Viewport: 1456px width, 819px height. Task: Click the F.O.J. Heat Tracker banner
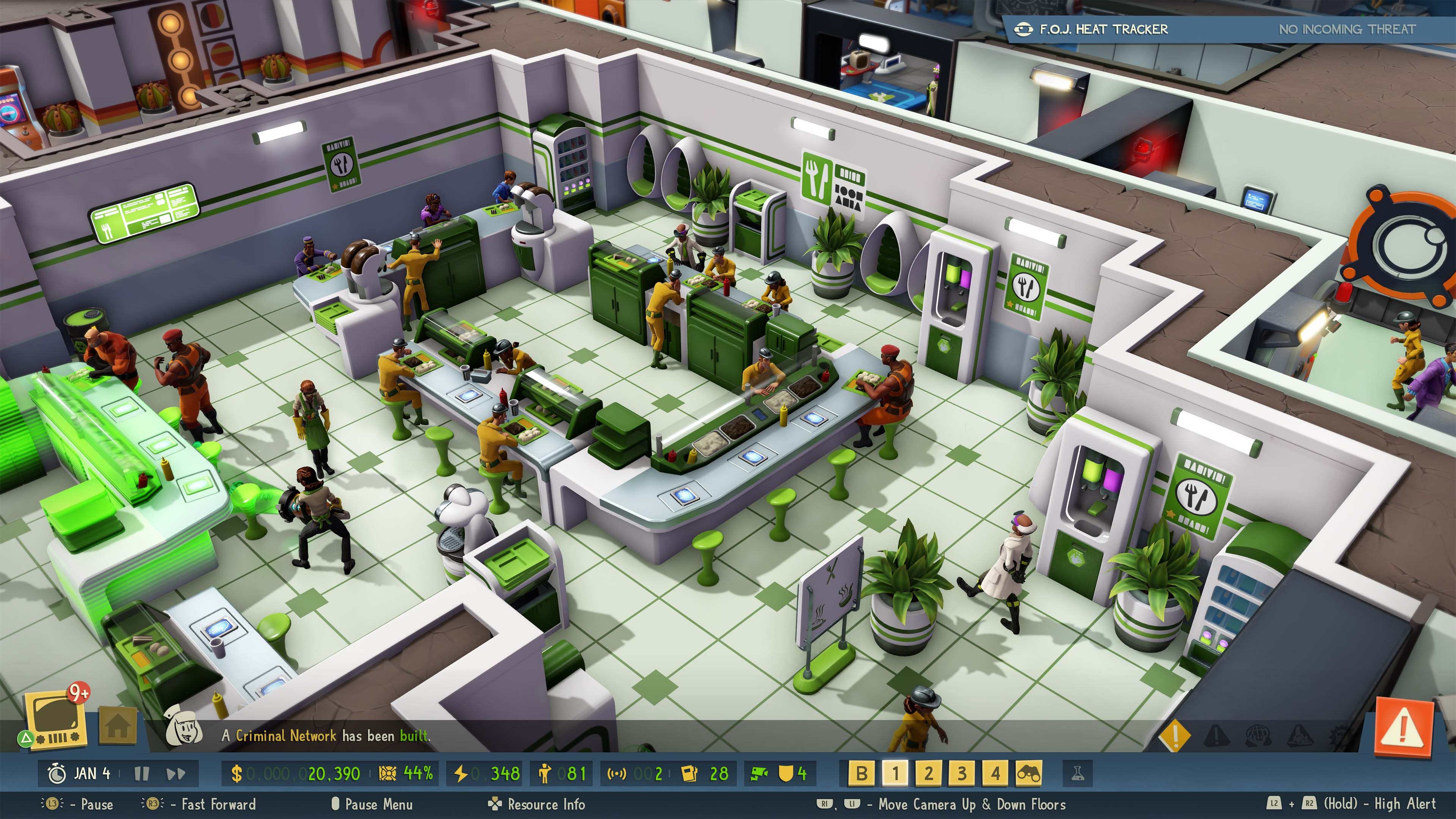click(1227, 29)
